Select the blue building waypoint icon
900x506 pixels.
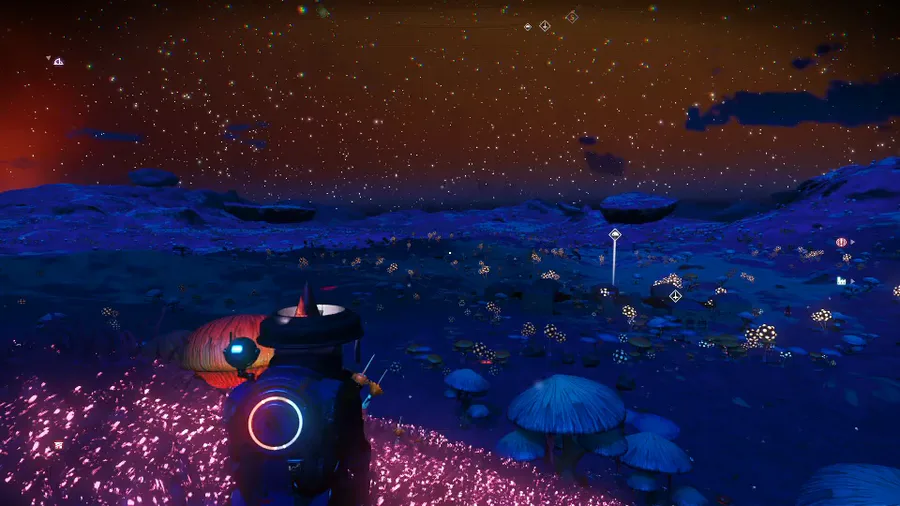(x=841, y=281)
